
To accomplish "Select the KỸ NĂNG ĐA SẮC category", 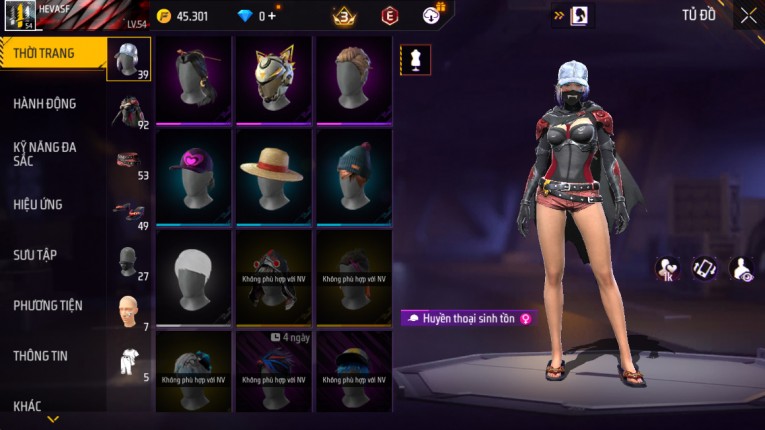I will point(45,153).
